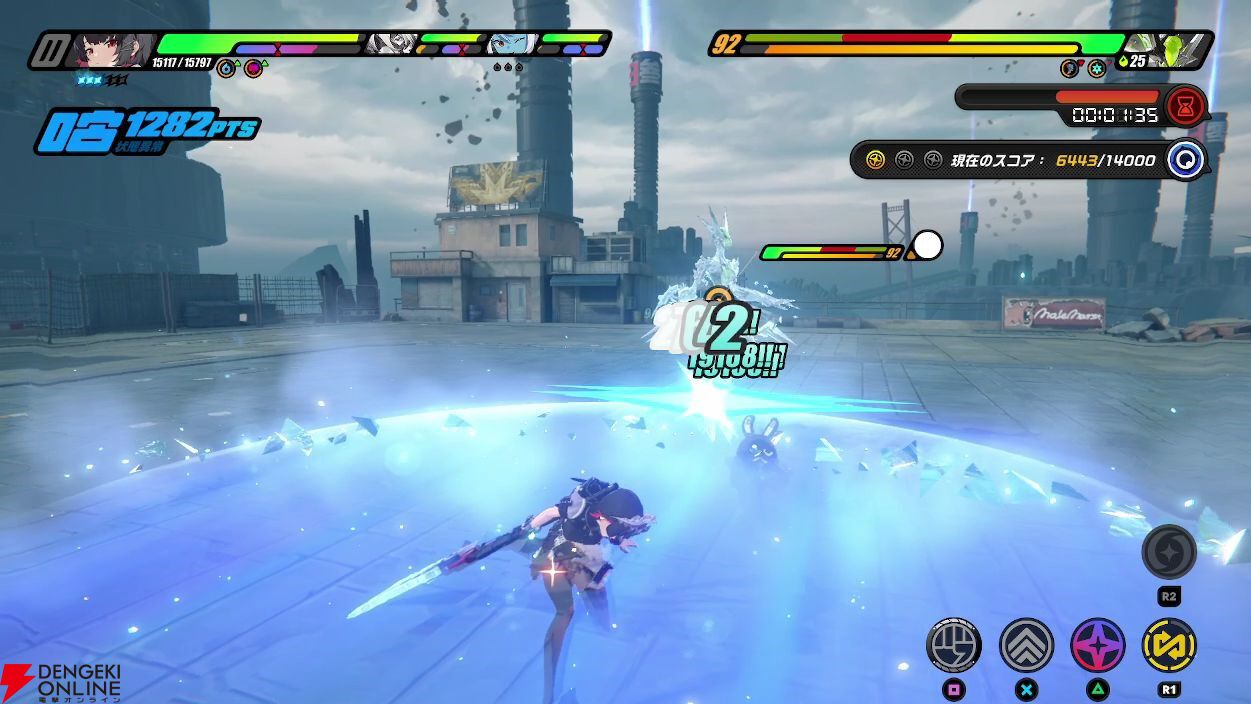1251x704 pixels.
Task: Switch to the blue-haired teammate portrait
Action: [x=510, y=44]
